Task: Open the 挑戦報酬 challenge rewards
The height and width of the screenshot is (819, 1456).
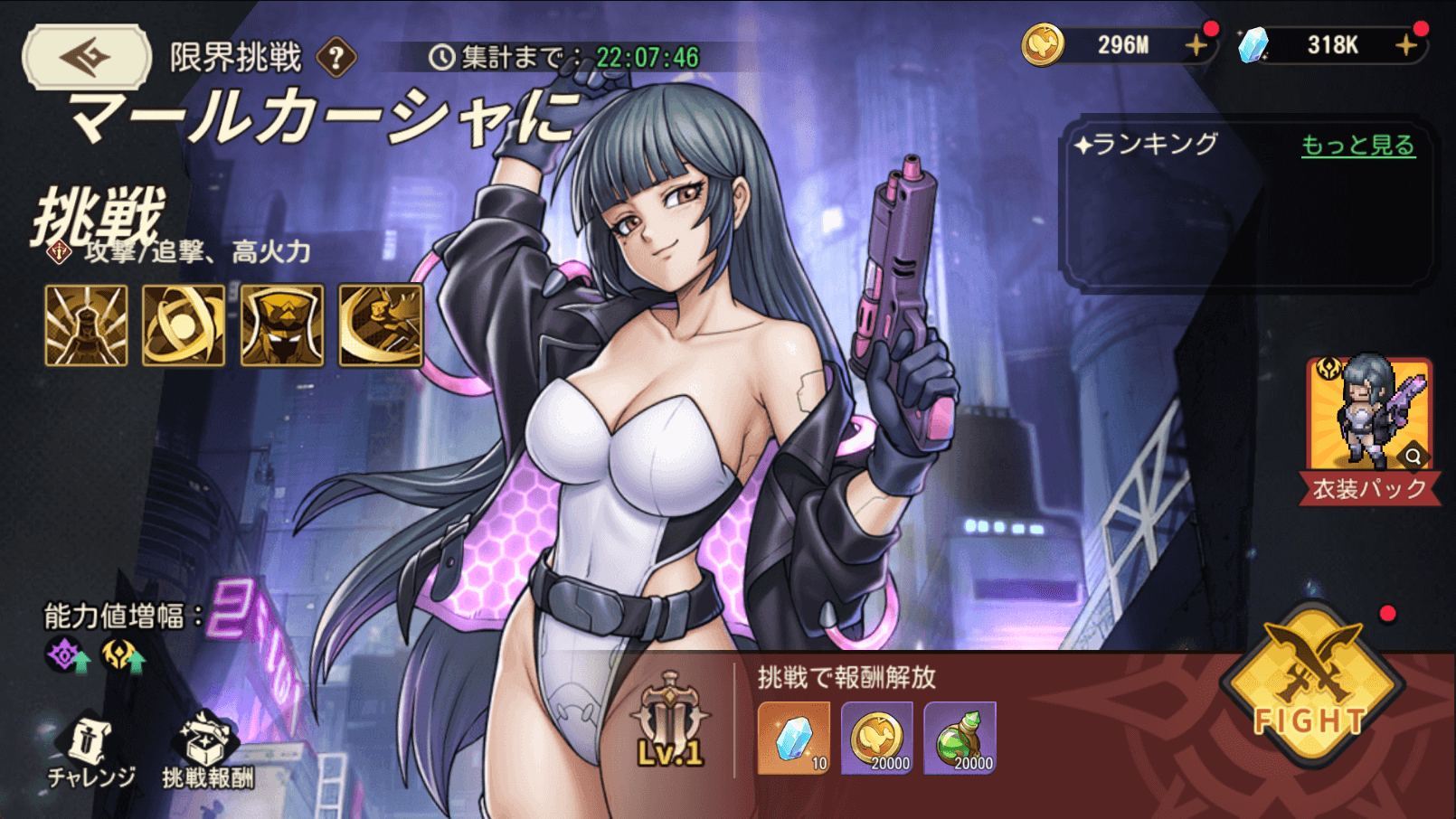Action: click(208, 752)
